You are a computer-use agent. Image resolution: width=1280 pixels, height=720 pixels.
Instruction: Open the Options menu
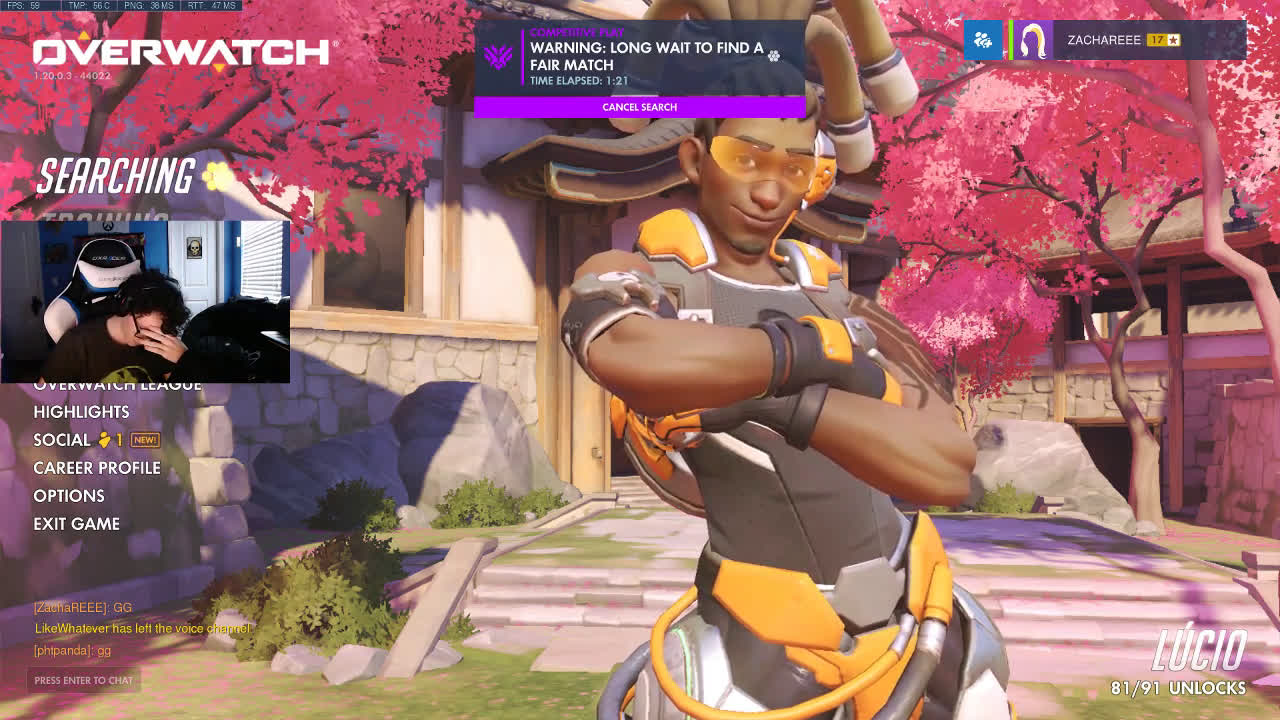(69, 496)
